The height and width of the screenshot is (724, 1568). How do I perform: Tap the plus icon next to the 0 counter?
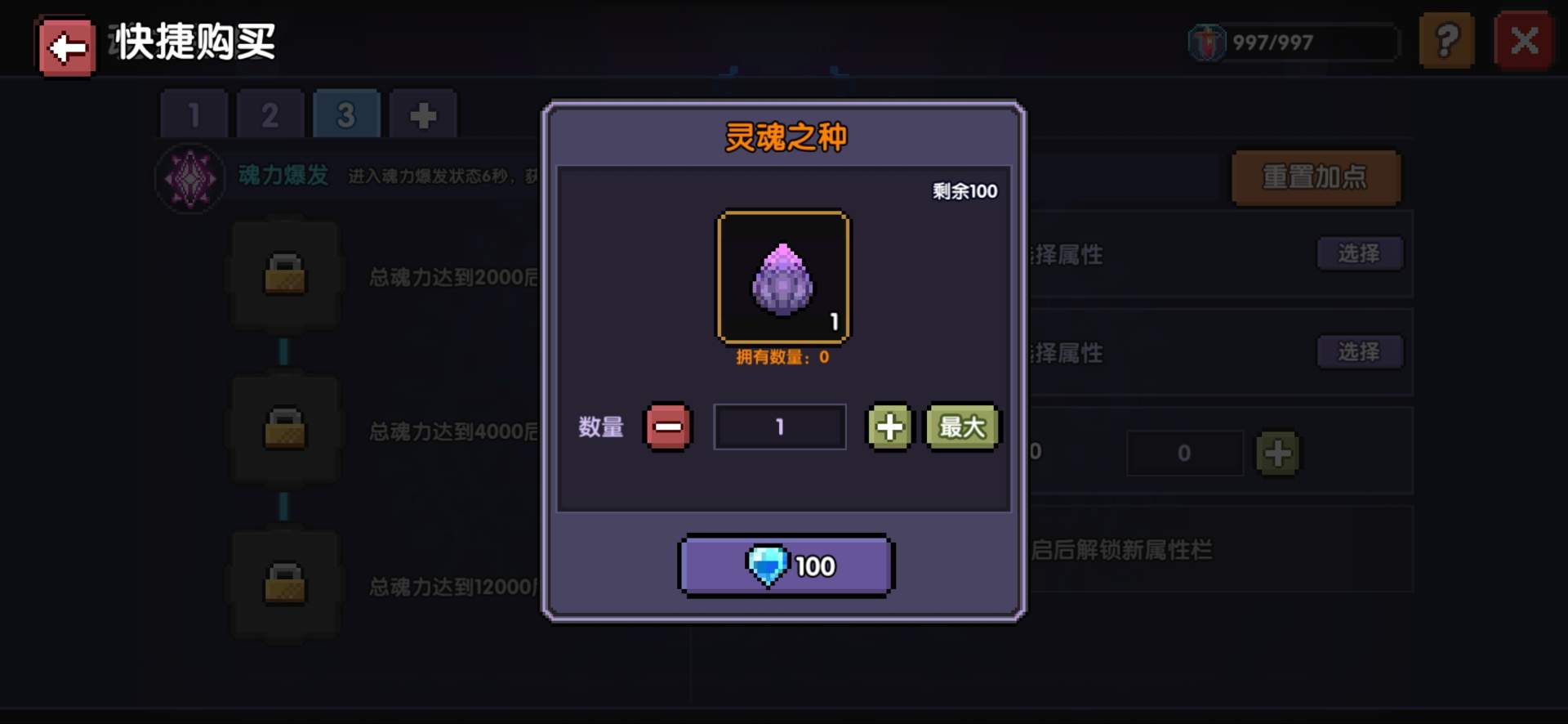coord(1279,453)
